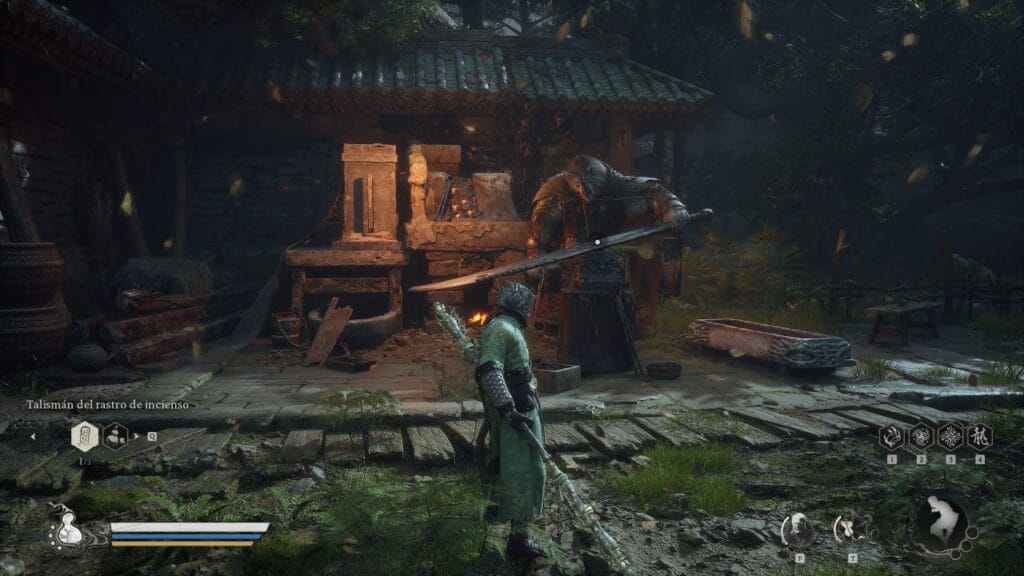1024x576 pixels.
Task: Select the incense trail talisman item slot
Action: coord(85,436)
